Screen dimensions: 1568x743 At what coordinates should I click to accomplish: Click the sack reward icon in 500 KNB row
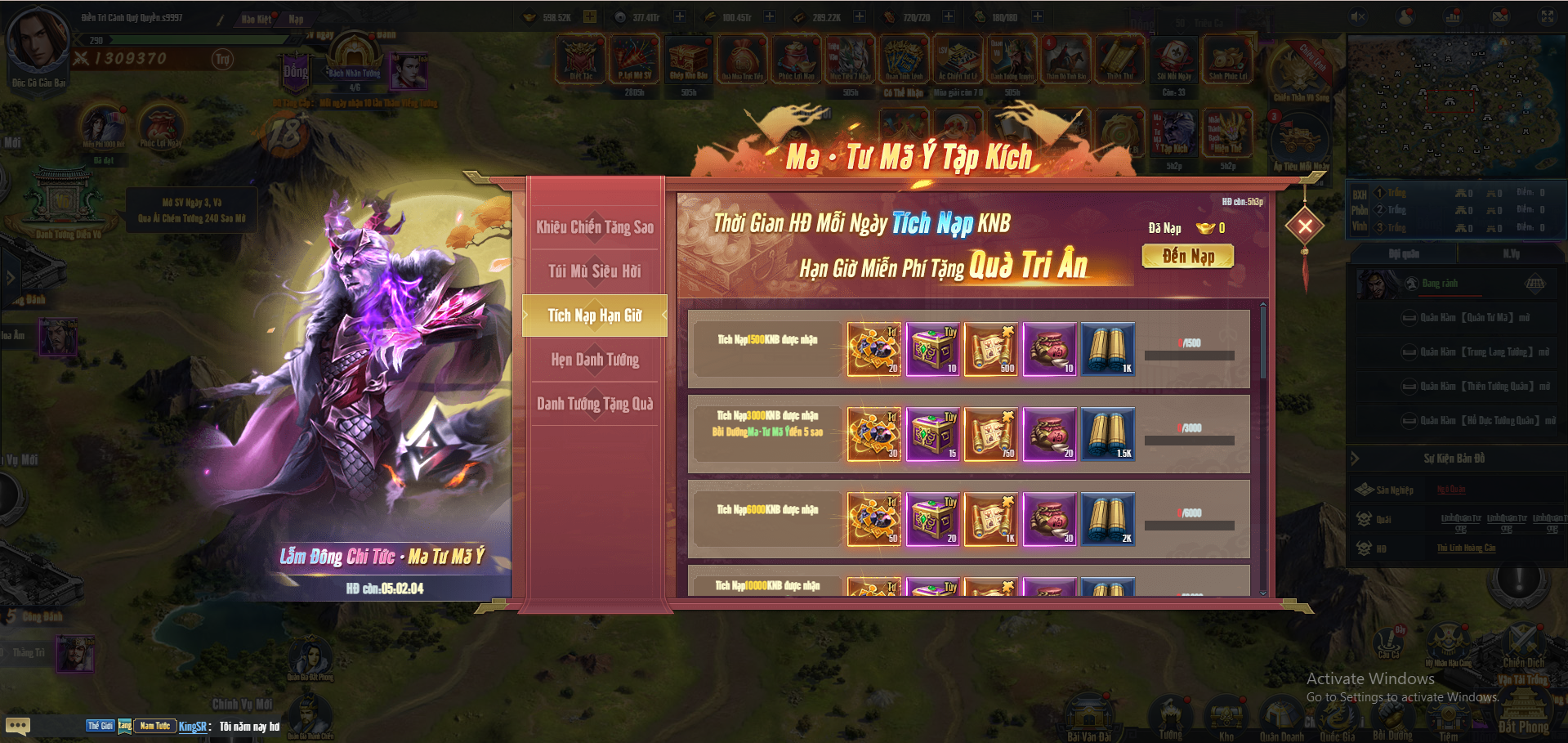[1049, 349]
